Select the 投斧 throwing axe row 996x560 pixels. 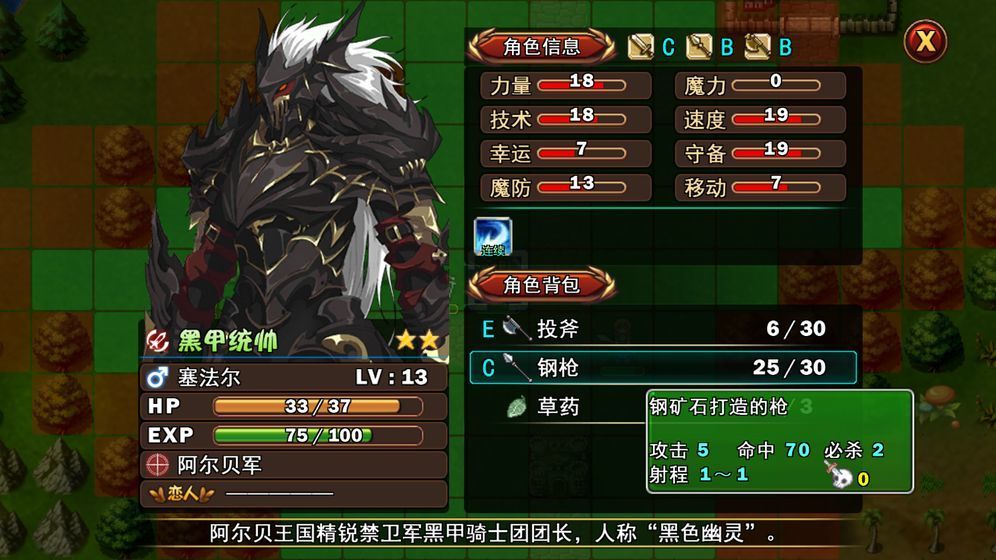tap(662, 329)
